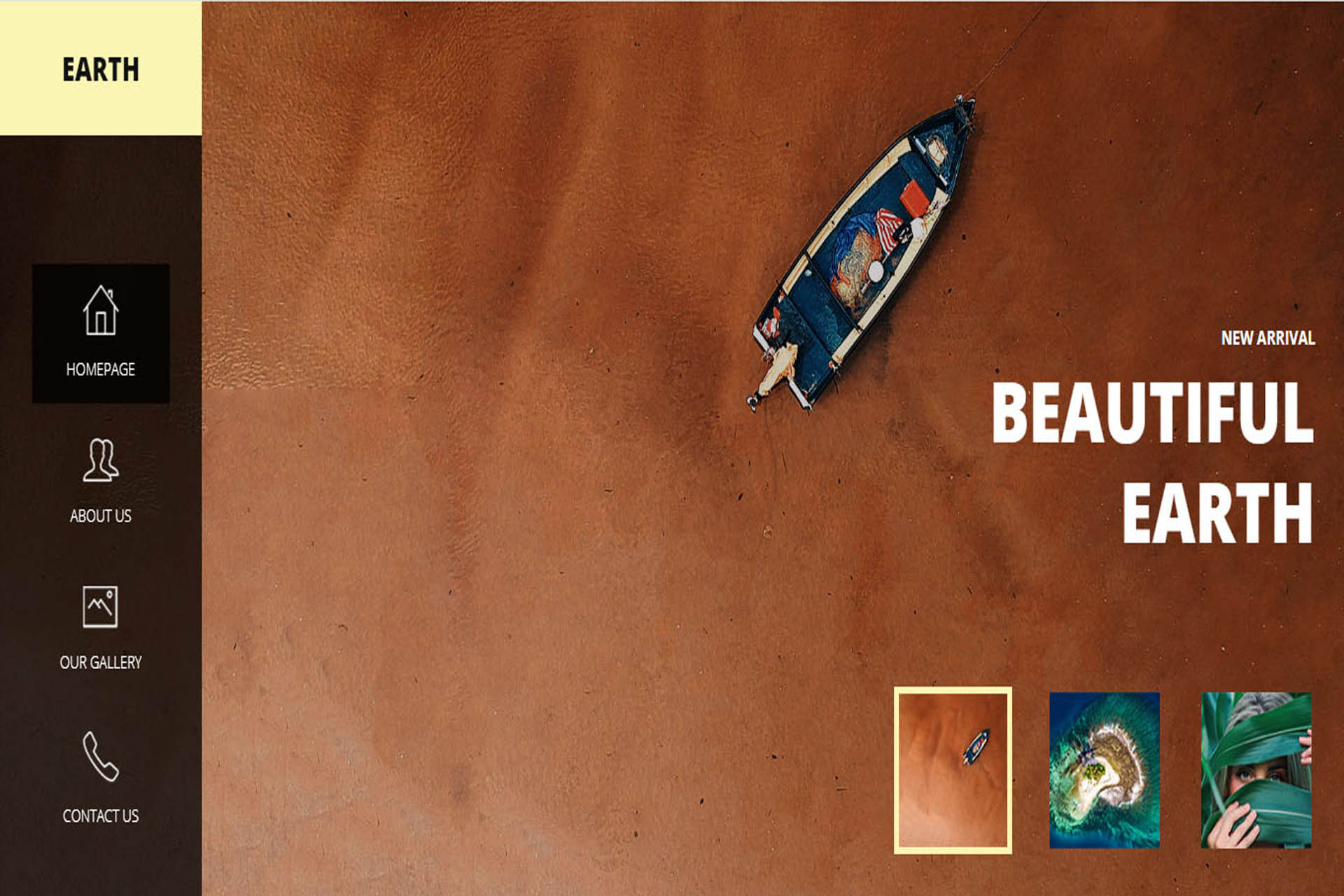The height and width of the screenshot is (896, 1344).
Task: Show the island aerial thumbnail
Action: [1105, 770]
